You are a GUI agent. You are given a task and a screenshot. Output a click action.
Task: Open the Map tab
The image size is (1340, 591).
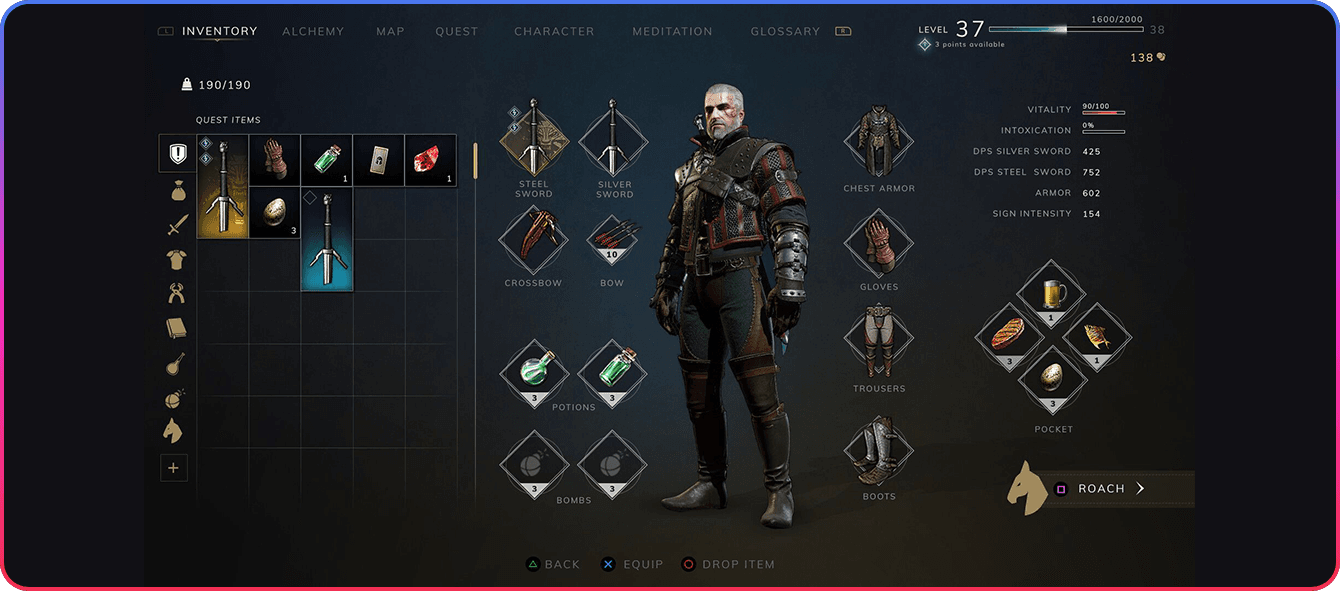coord(390,32)
